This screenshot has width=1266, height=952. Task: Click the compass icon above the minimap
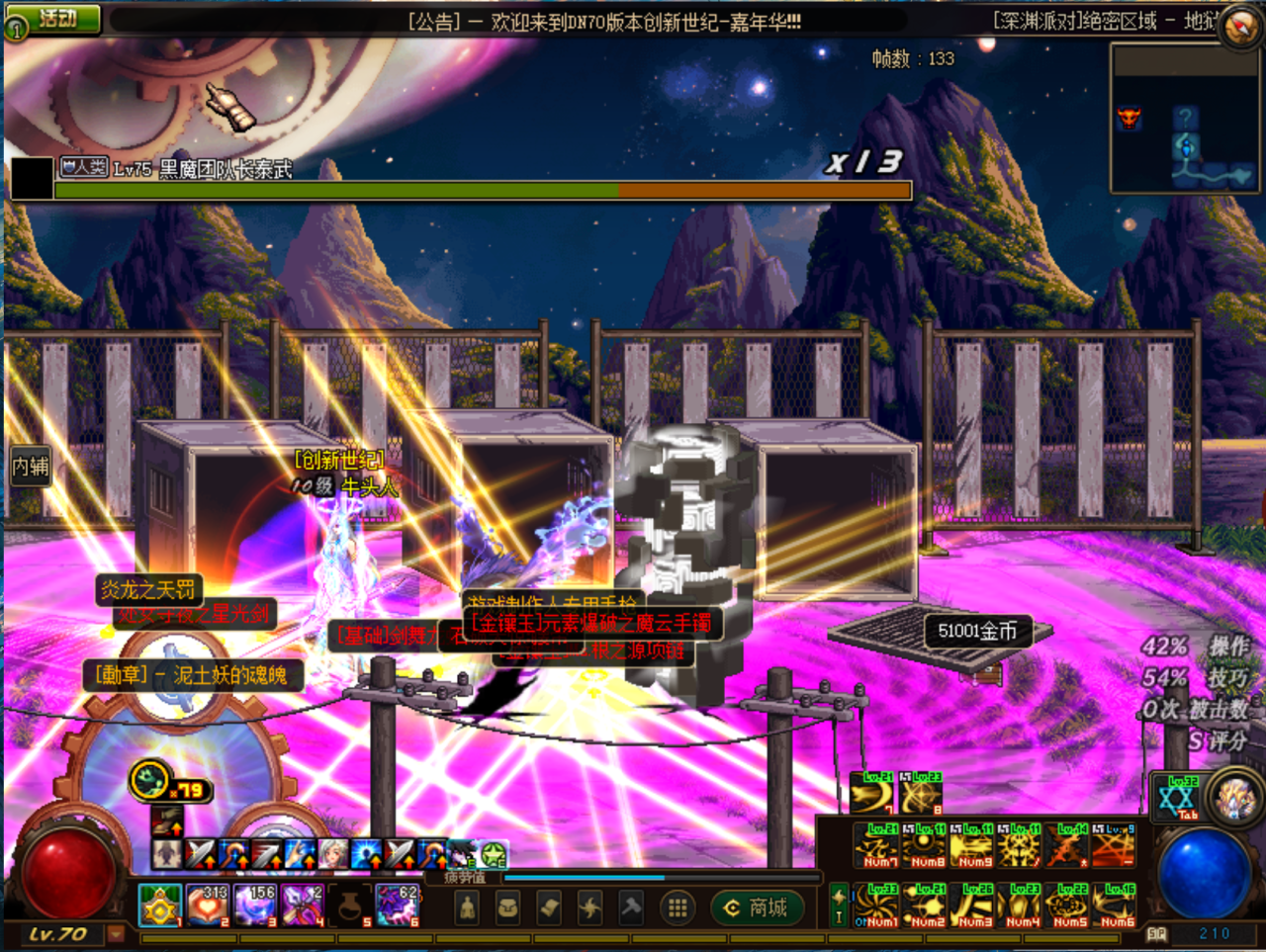(x=1240, y=27)
